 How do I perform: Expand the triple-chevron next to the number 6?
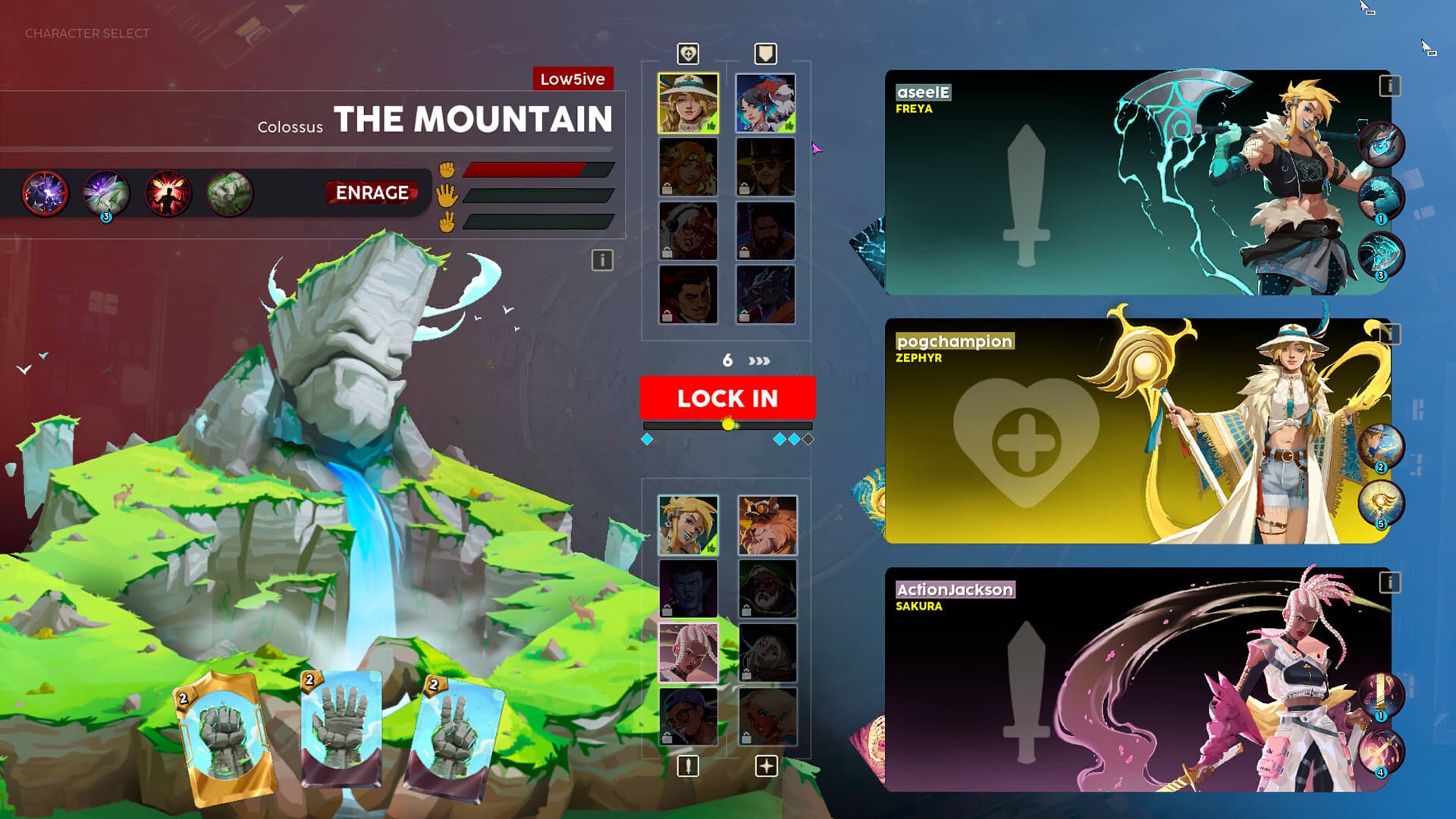758,362
